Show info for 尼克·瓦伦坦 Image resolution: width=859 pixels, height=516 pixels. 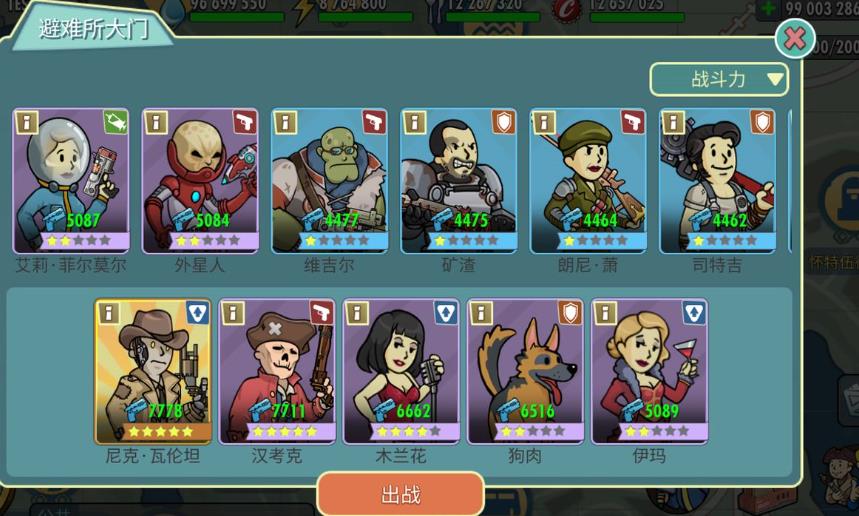click(108, 313)
